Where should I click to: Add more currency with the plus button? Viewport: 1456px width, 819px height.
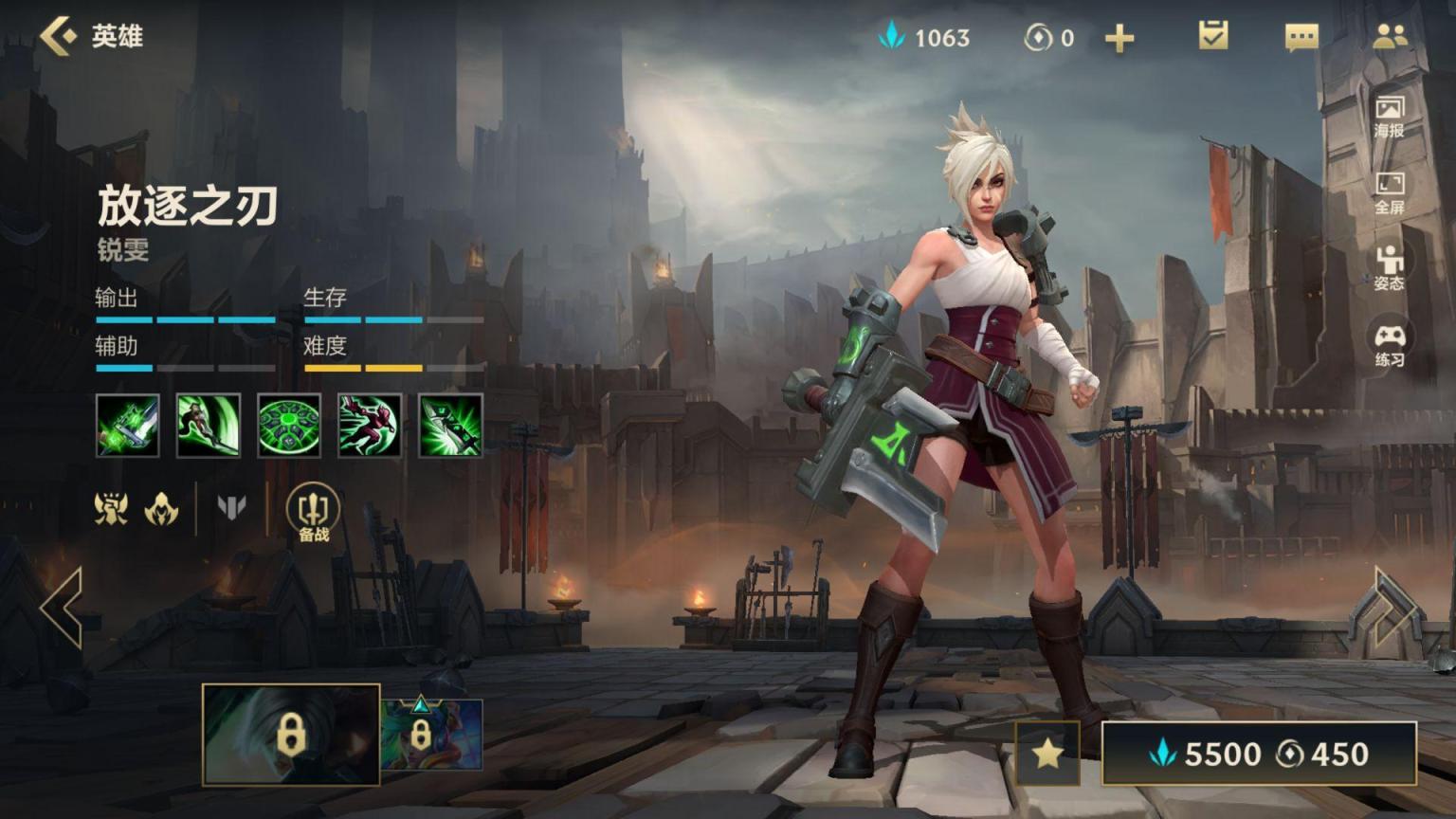point(1119,38)
